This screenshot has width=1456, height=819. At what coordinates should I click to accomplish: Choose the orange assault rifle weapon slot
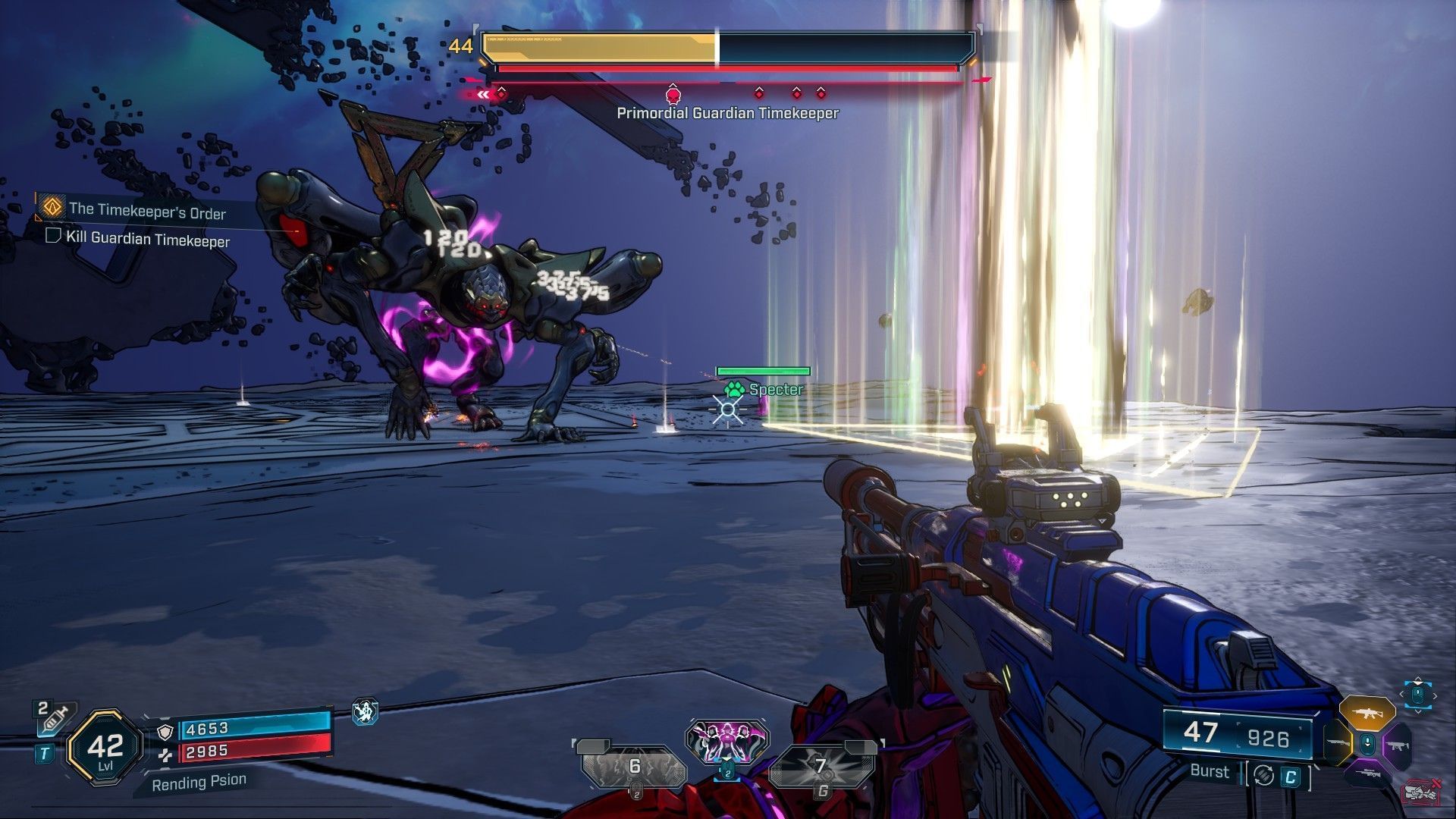pyautogui.click(x=1367, y=714)
